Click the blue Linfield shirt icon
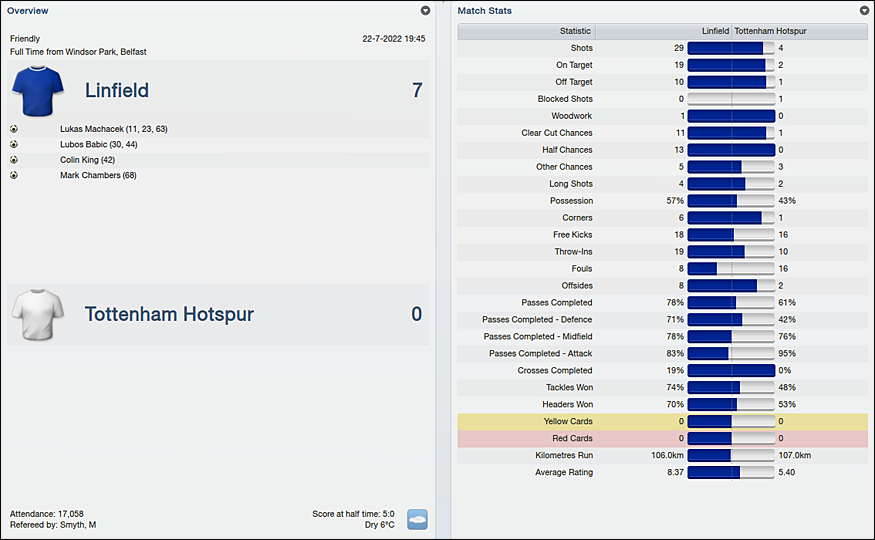The image size is (875, 540). (x=38, y=91)
